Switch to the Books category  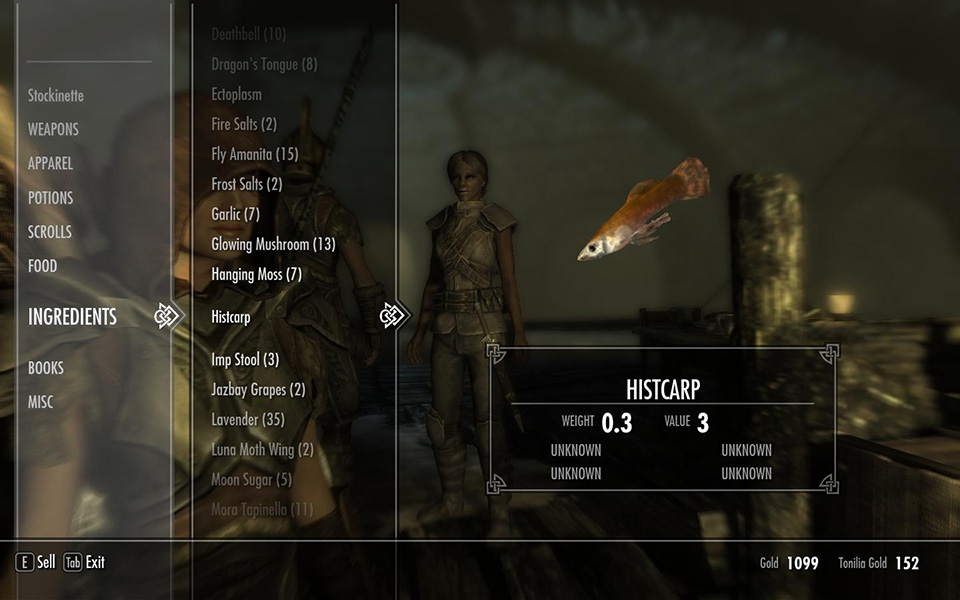(46, 368)
